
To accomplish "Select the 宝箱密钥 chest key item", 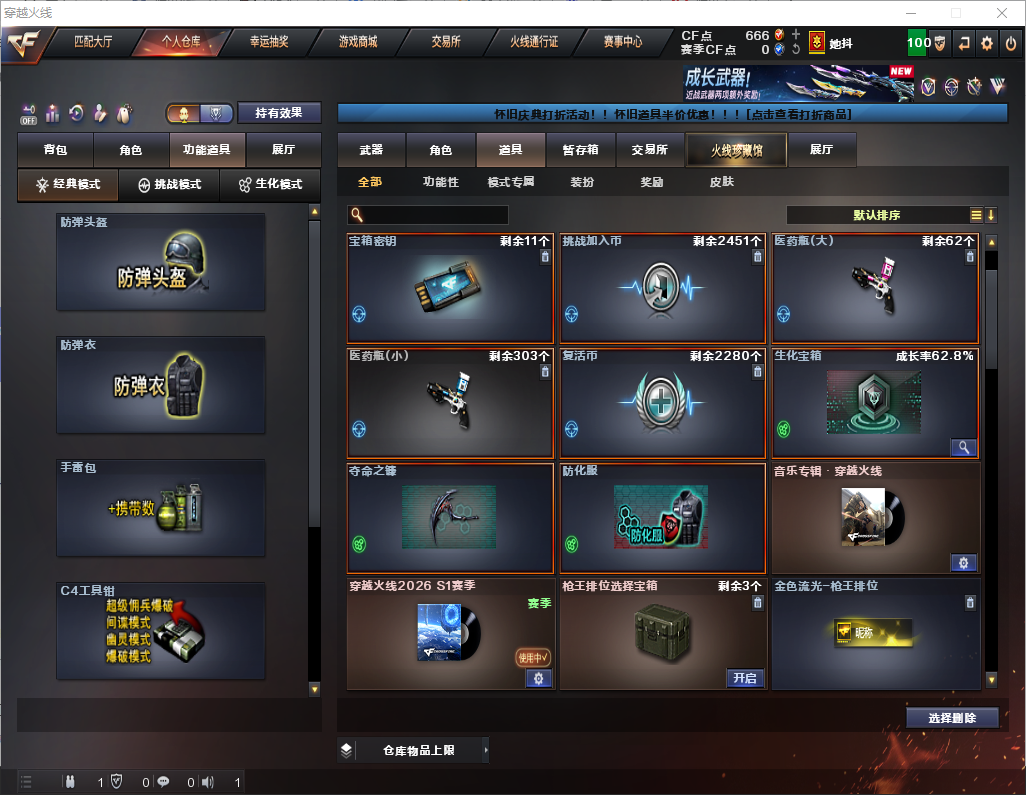I will click(x=450, y=289).
